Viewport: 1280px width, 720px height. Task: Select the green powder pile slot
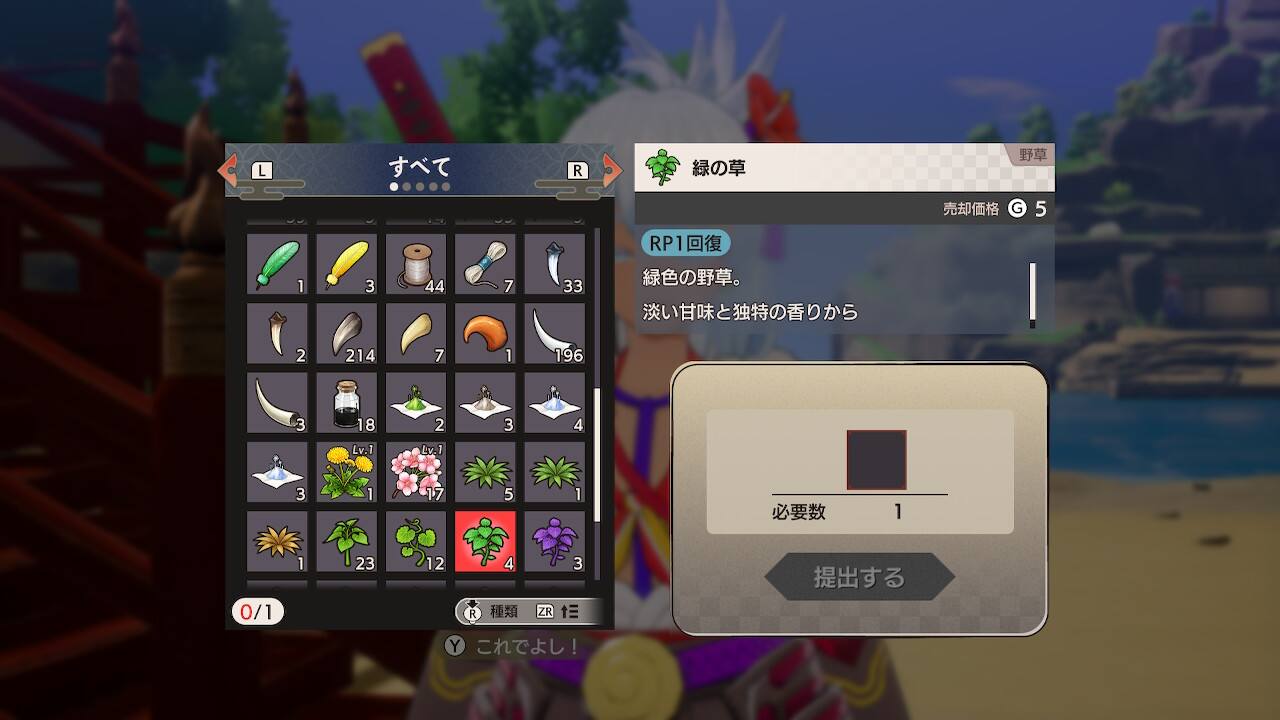(416, 402)
